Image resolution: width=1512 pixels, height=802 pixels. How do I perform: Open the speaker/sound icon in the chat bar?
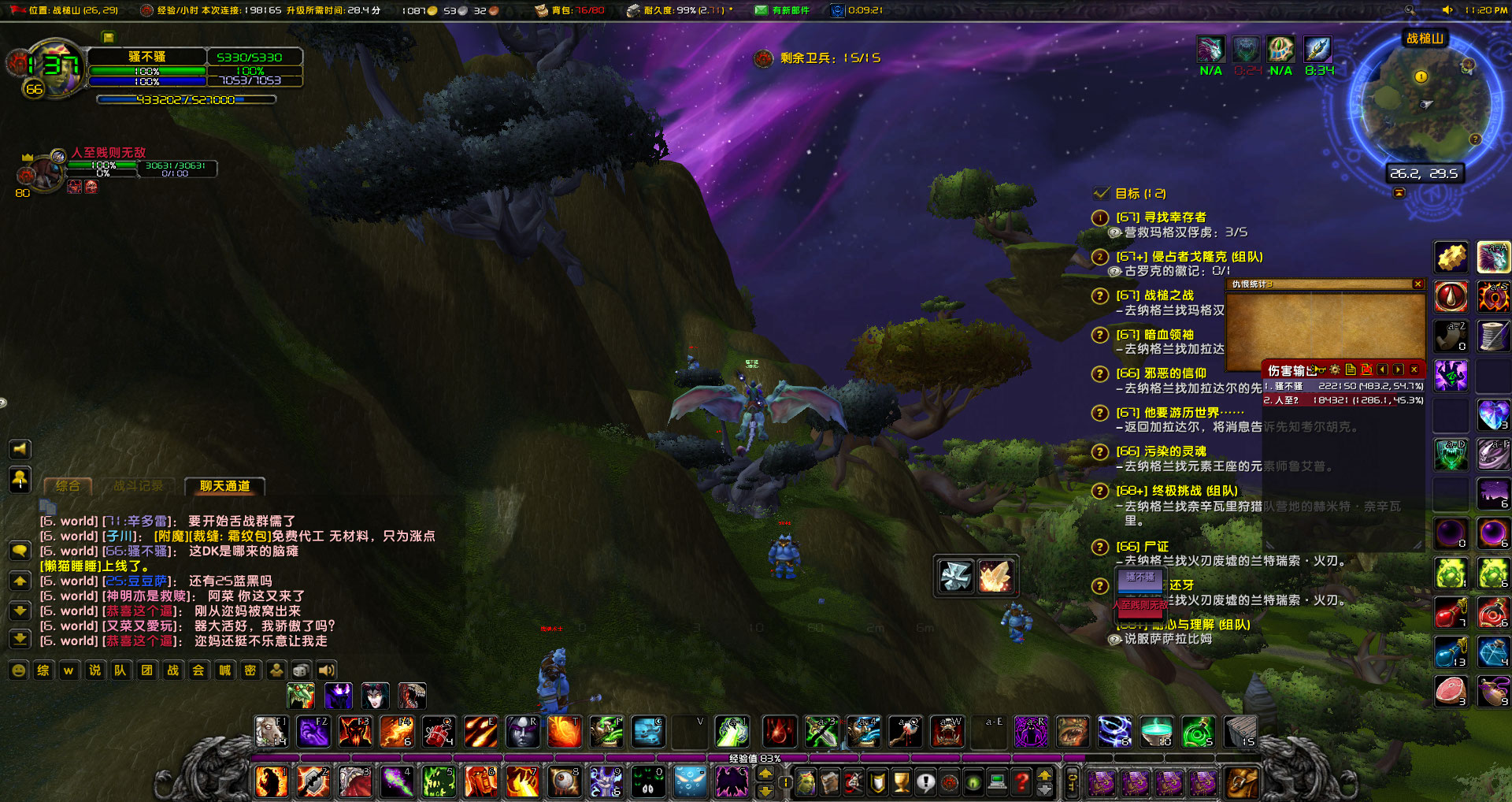click(327, 670)
